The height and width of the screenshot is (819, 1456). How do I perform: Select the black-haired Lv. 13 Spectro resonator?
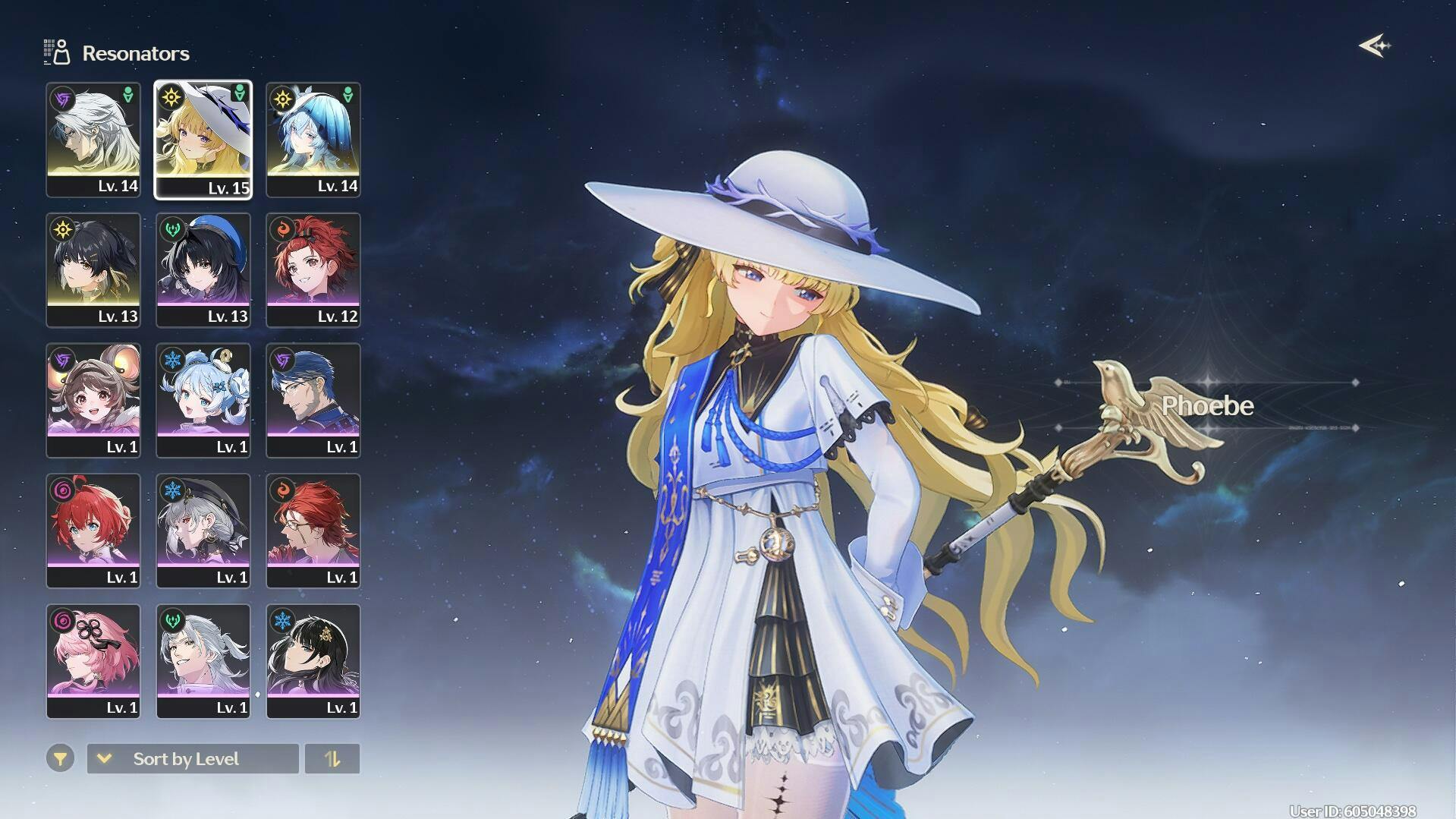click(93, 270)
